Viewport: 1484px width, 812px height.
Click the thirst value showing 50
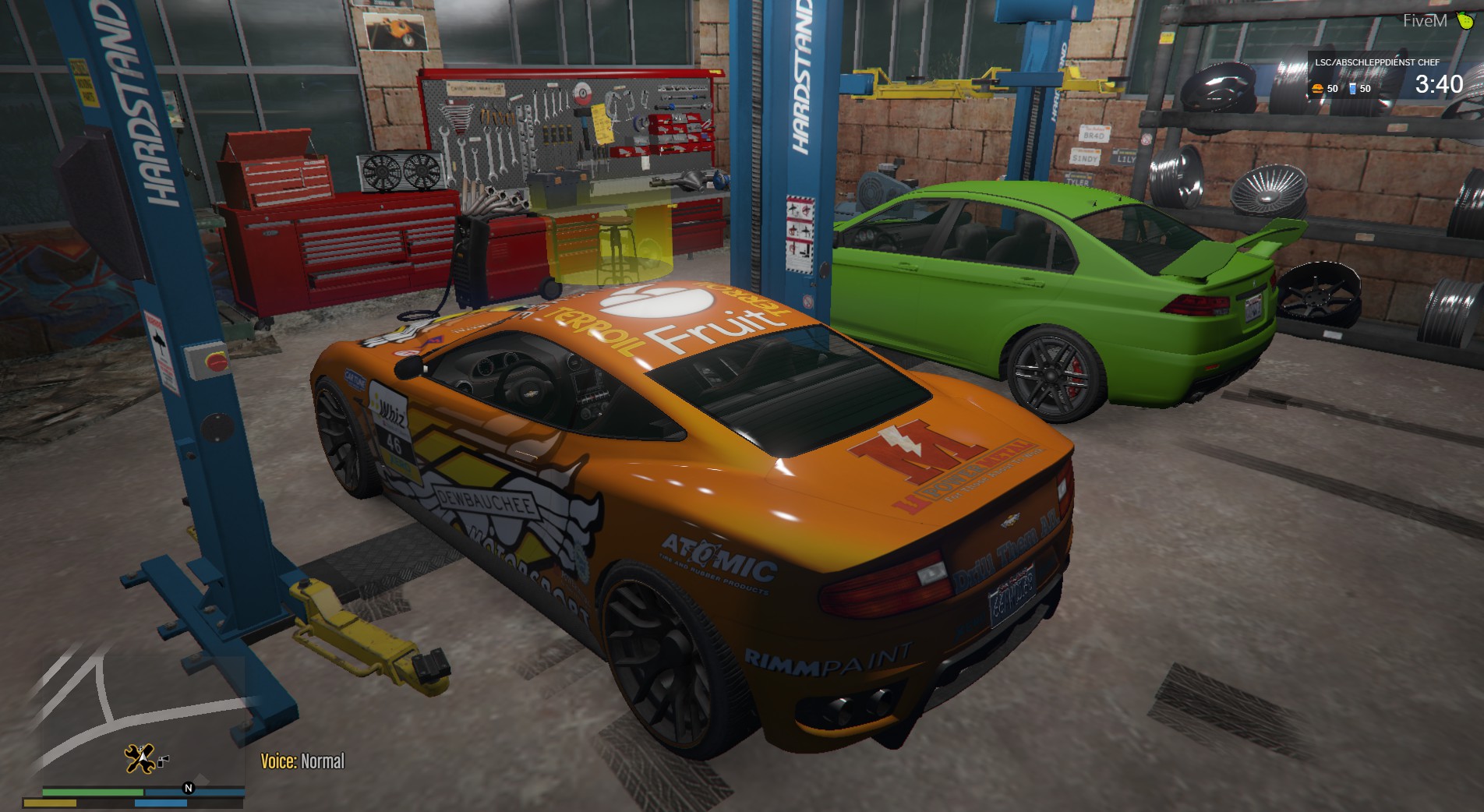pyautogui.click(x=1365, y=88)
